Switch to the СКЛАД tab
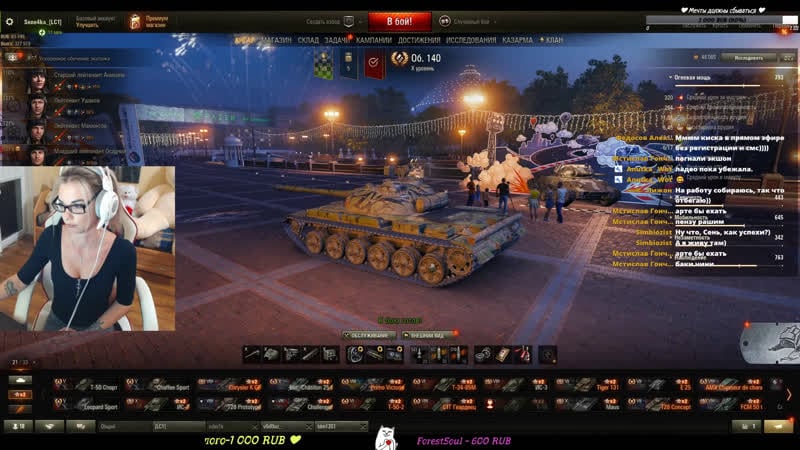The width and height of the screenshot is (800, 450). tap(308, 40)
